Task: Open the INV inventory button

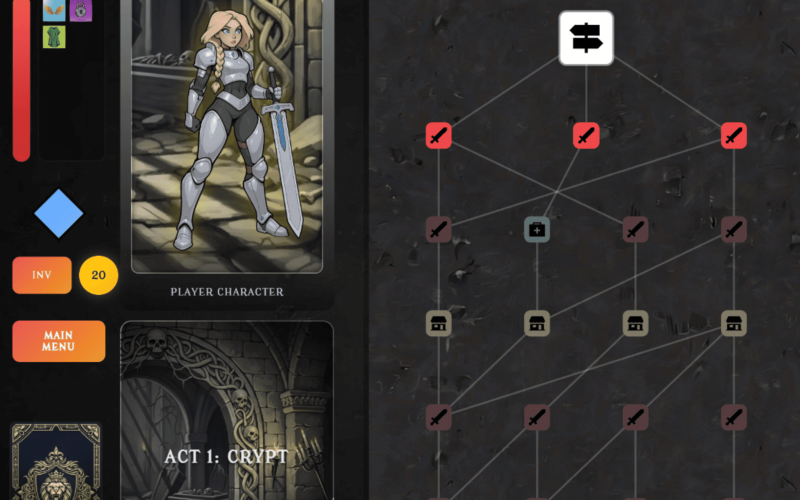Action: click(42, 275)
